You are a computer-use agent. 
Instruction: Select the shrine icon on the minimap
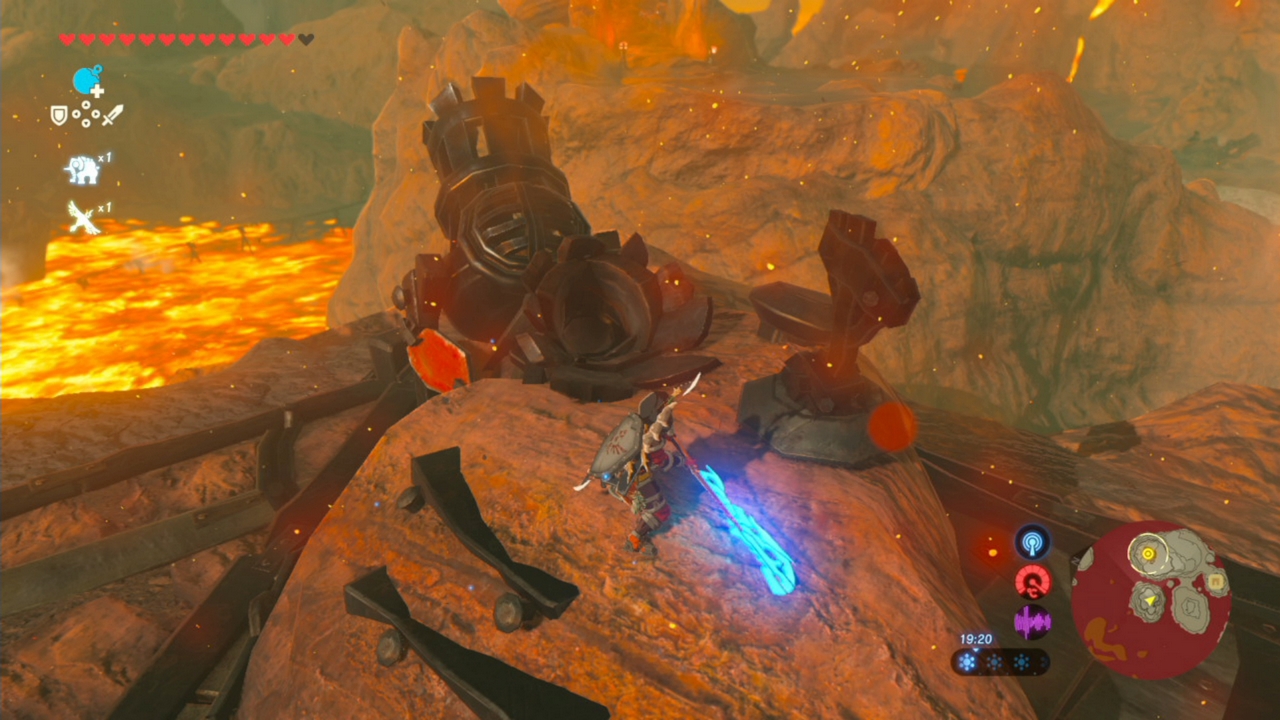[1216, 581]
